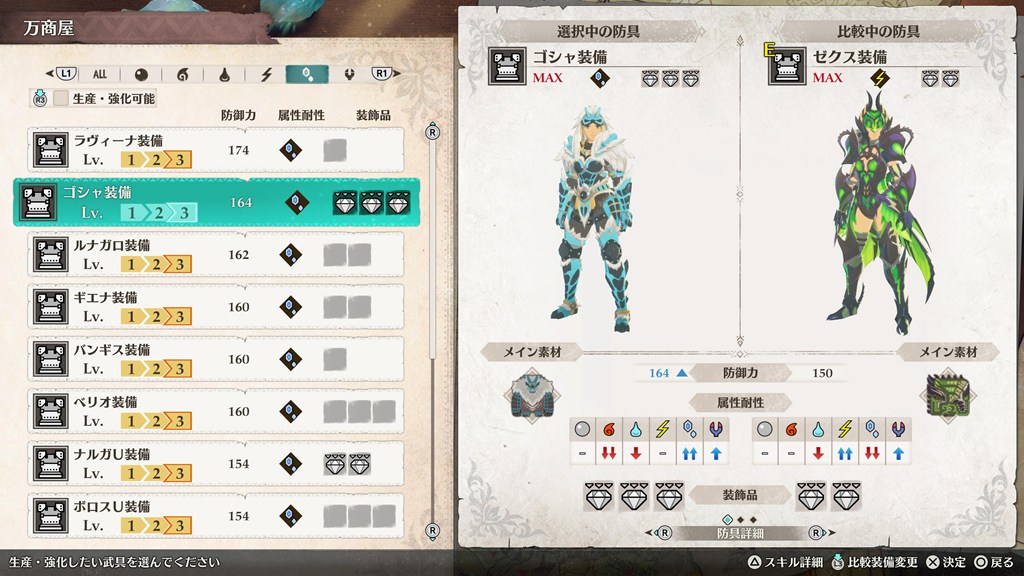
Task: Switch to the ALL armor filter tab
Action: [100, 74]
